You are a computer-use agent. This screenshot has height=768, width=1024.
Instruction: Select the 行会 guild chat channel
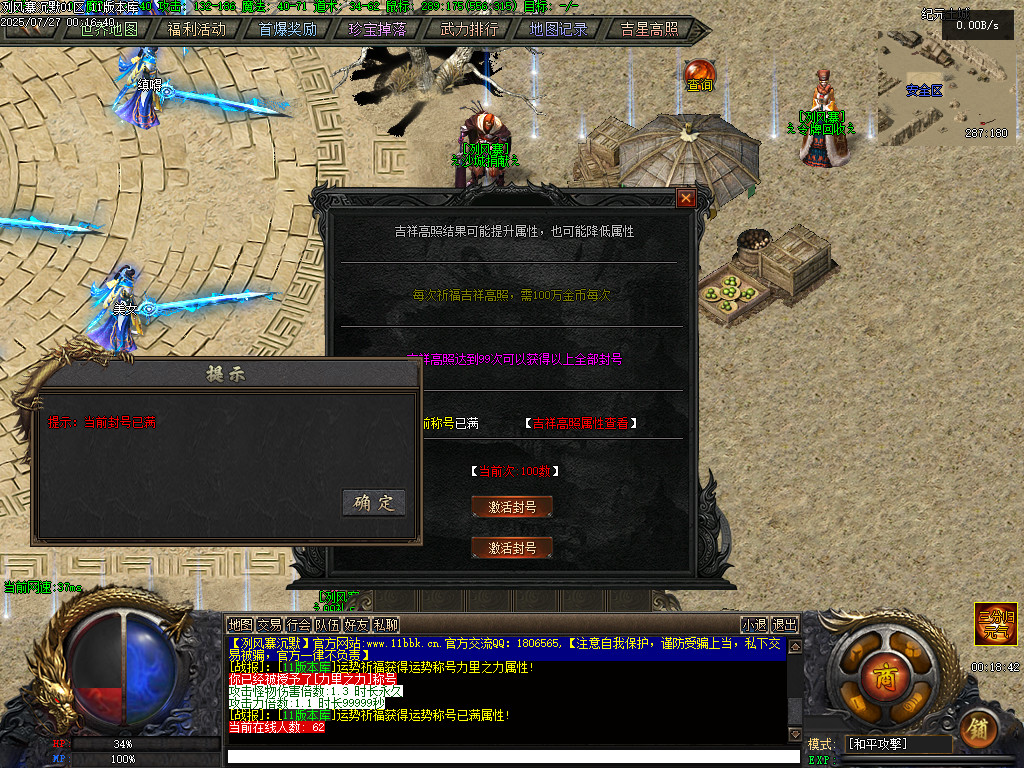click(298, 625)
